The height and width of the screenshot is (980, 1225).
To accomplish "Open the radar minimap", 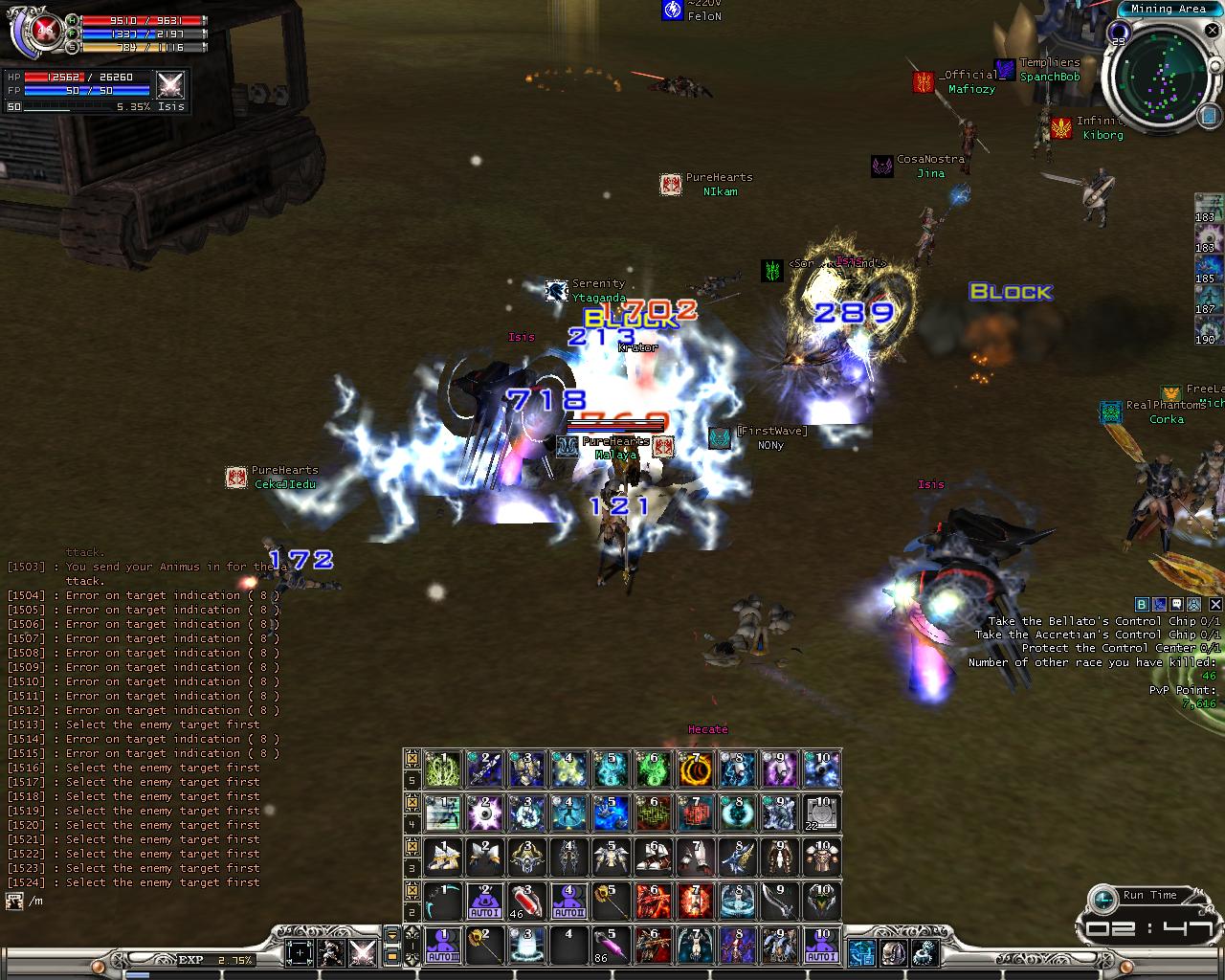I will coord(1158,78).
